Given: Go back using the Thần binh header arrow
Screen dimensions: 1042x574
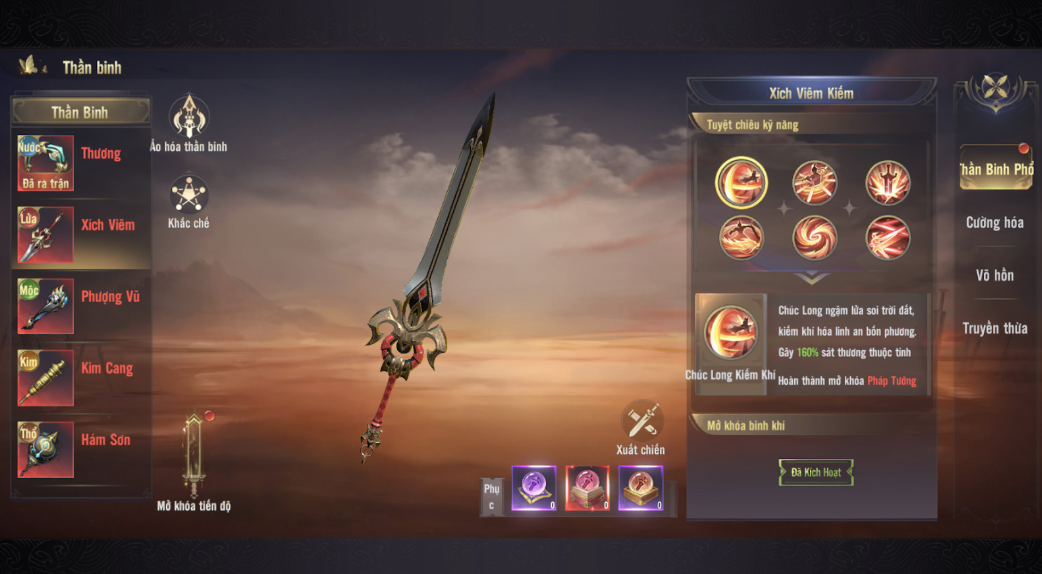Looking at the screenshot, I should [x=31, y=66].
